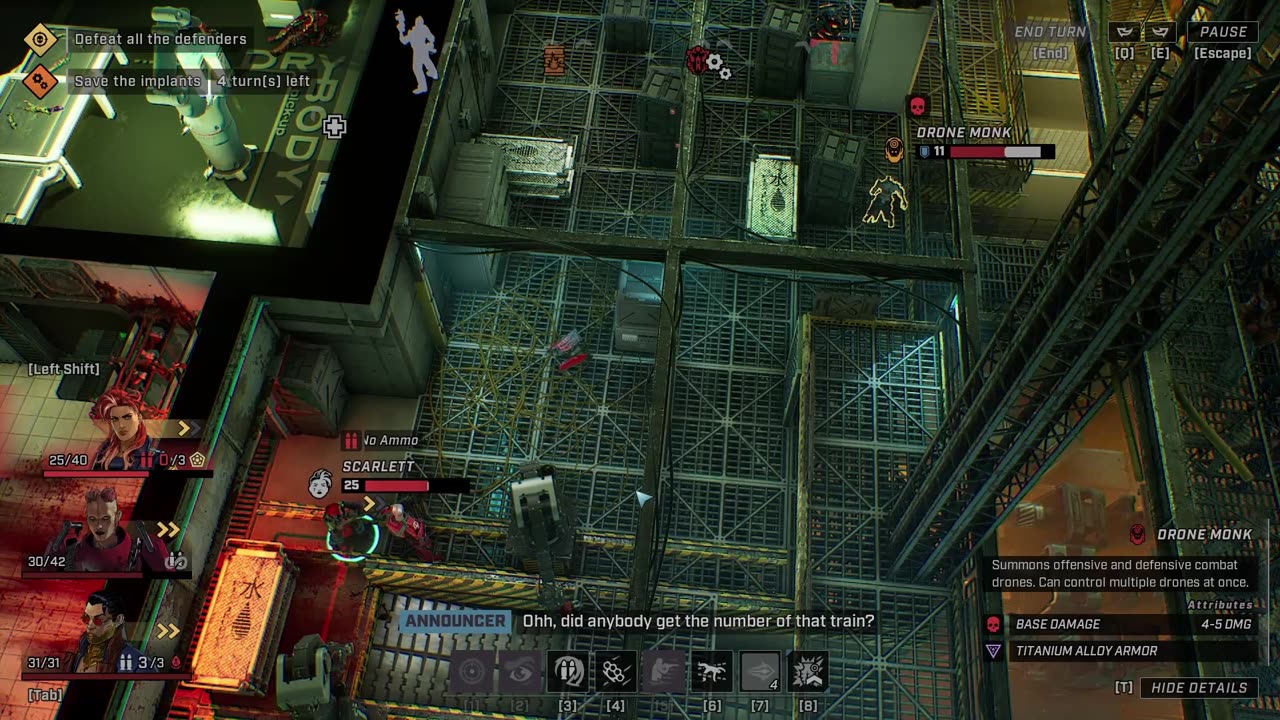Viewport: 1280px width, 720px height.
Task: End the current turn
Action: [1050, 32]
